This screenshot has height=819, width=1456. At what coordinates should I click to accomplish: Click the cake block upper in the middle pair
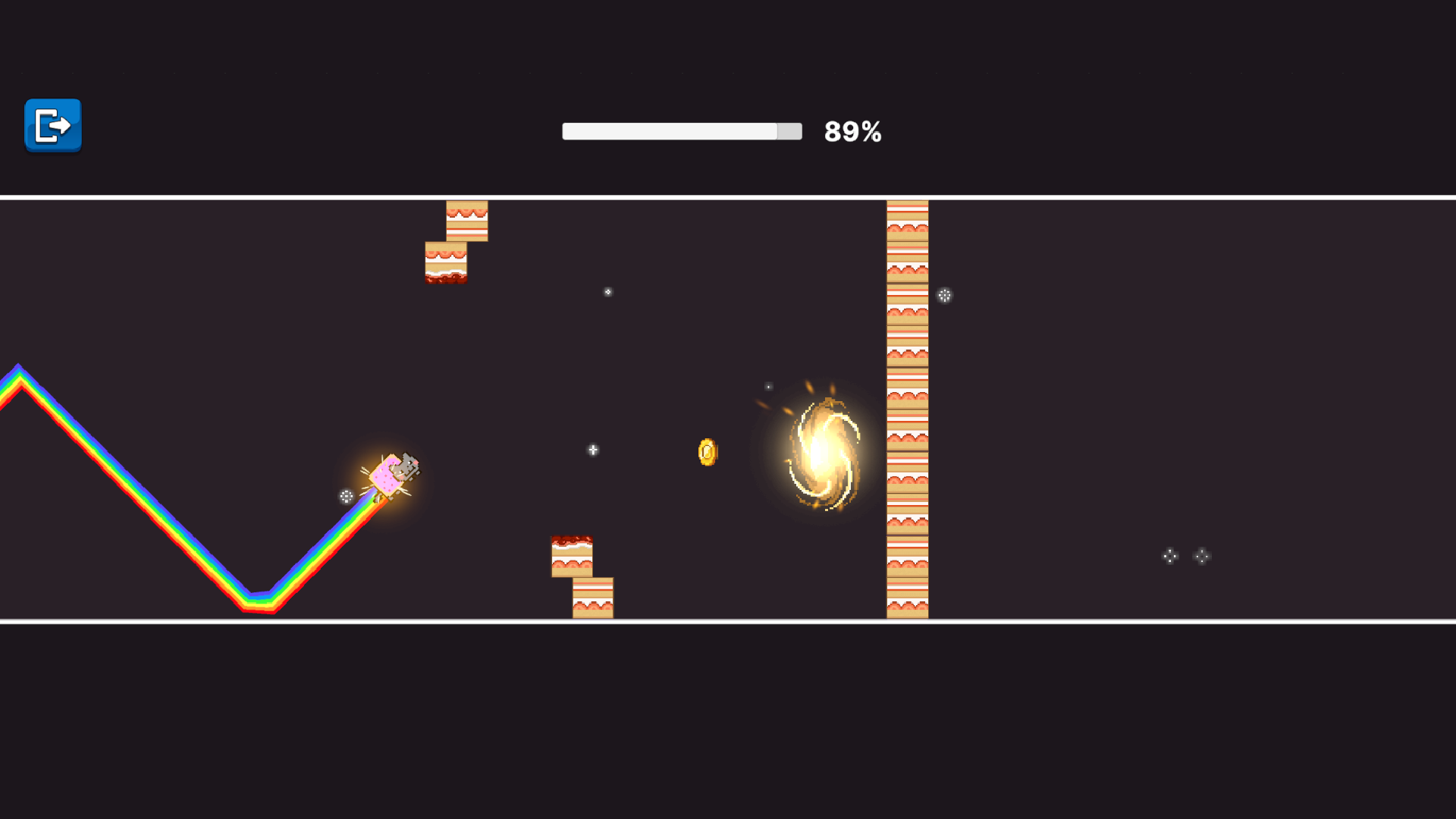pos(573,555)
